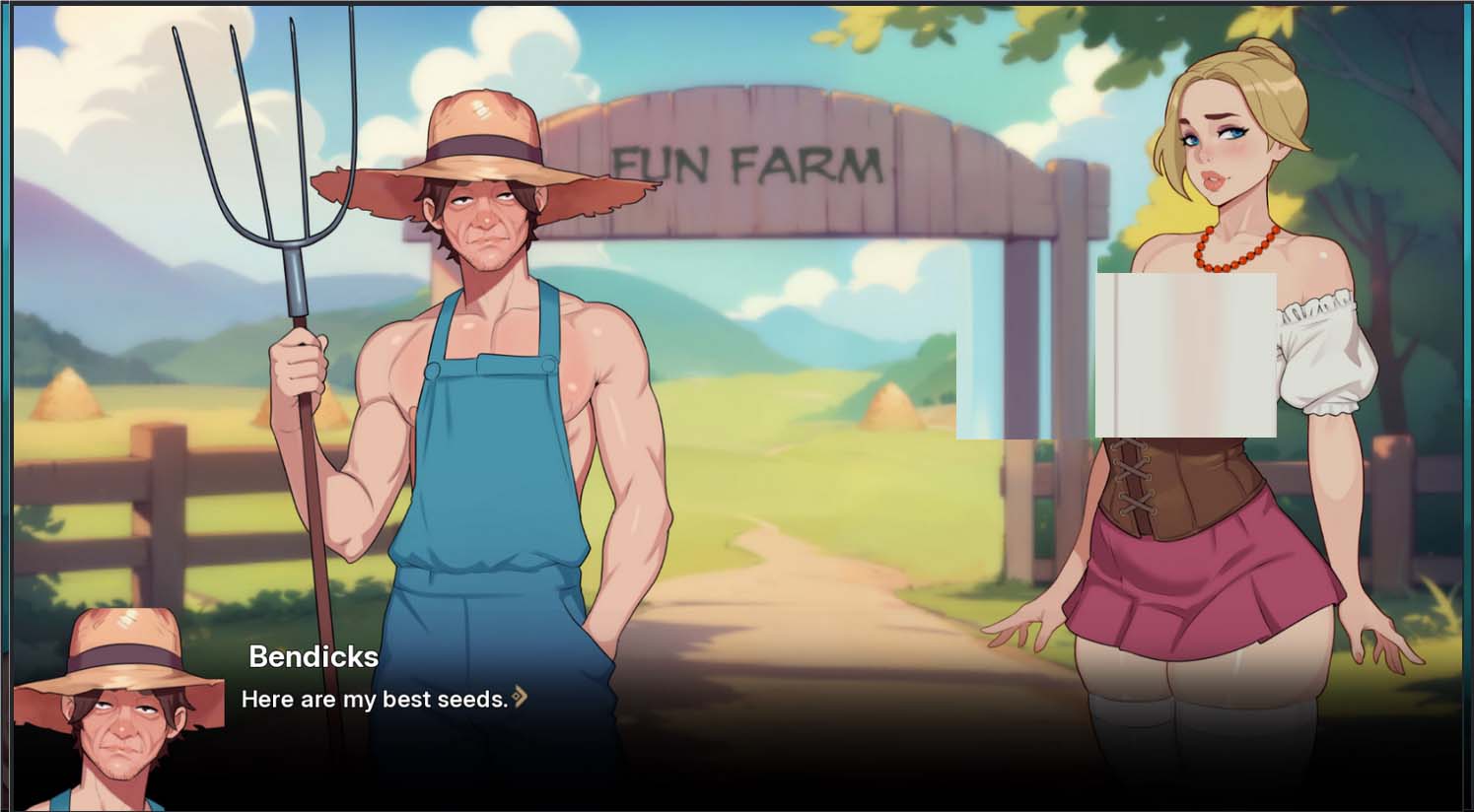Advance dialogue with the arrow after "seeds."
Viewport: 1474px width, 812px height.
click(520, 698)
